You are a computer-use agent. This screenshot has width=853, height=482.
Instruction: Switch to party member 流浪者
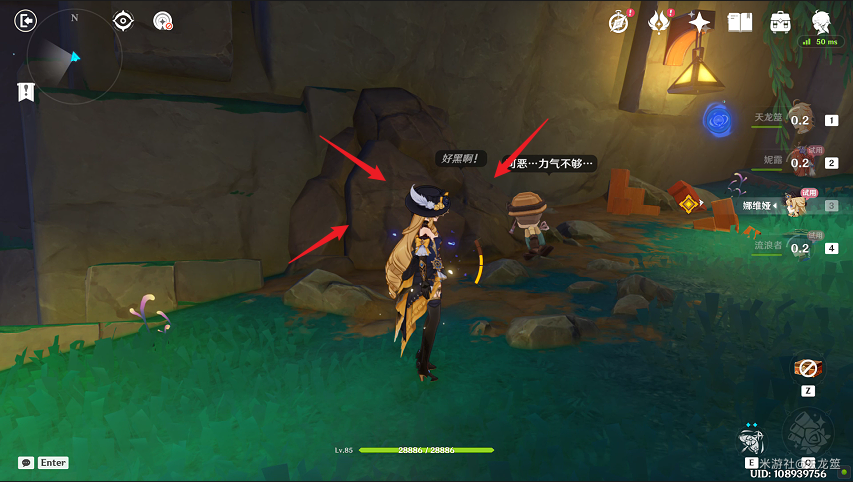800,247
